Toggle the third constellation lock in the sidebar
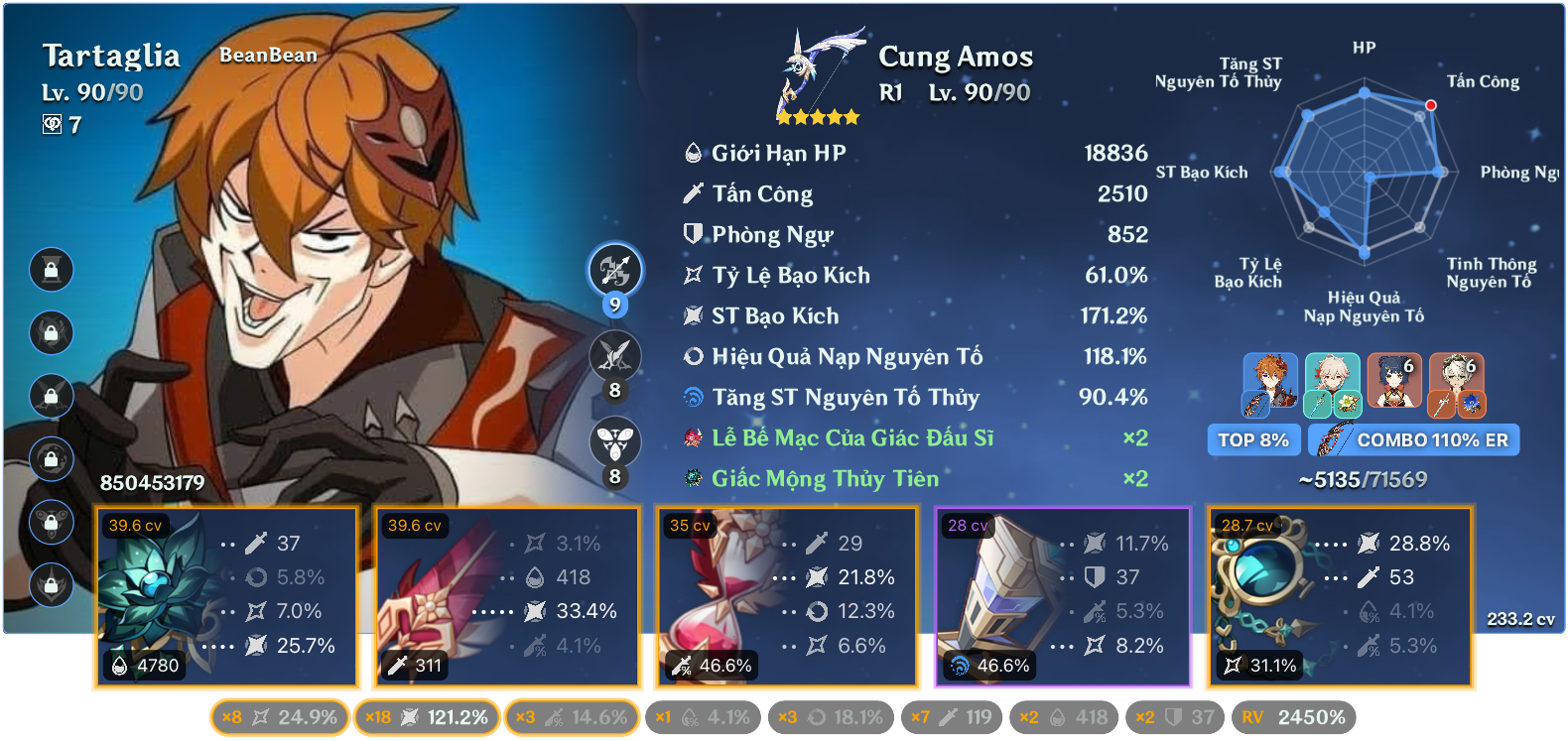 pos(50,396)
